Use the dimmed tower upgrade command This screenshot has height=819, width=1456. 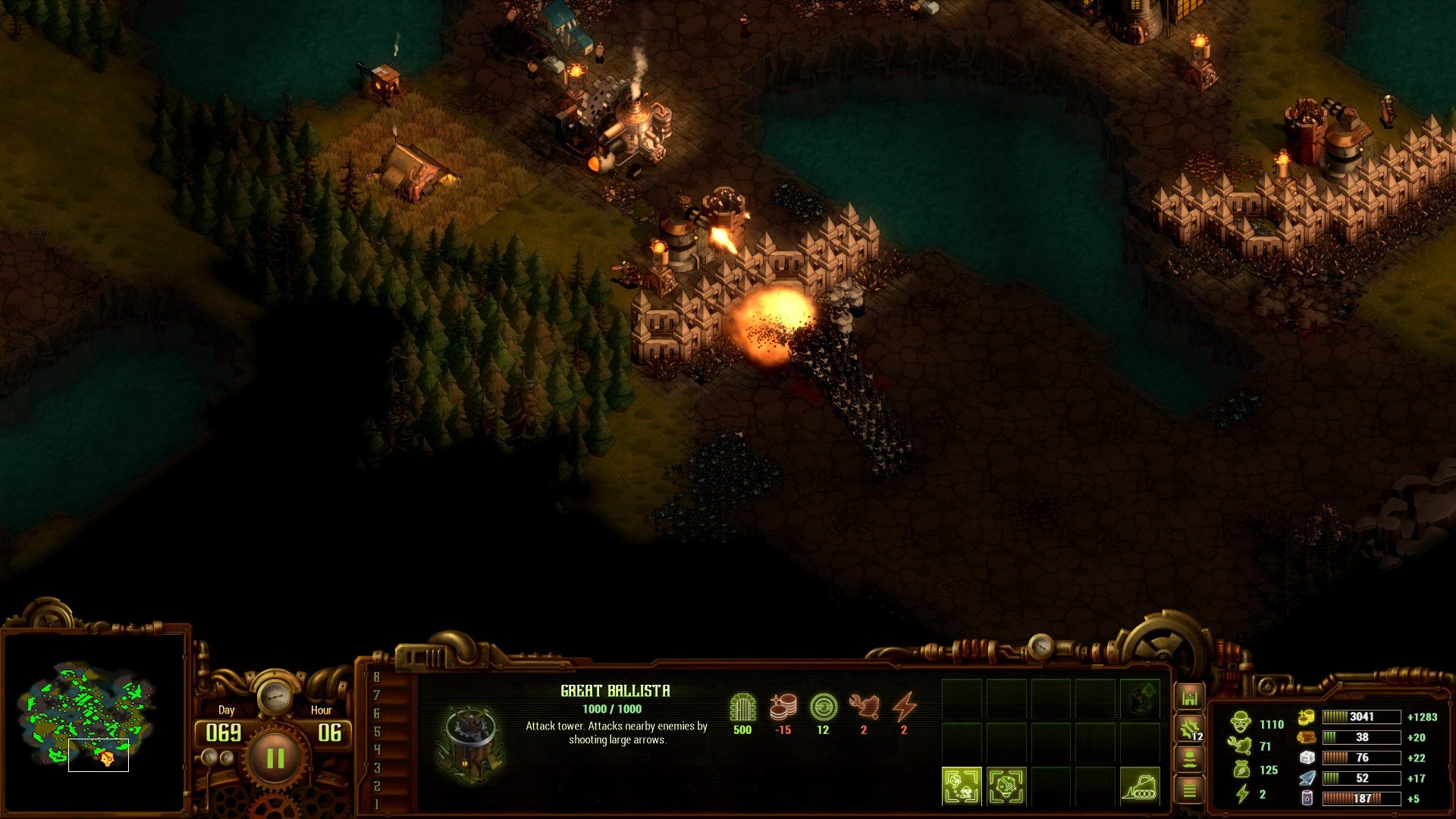click(x=1140, y=698)
